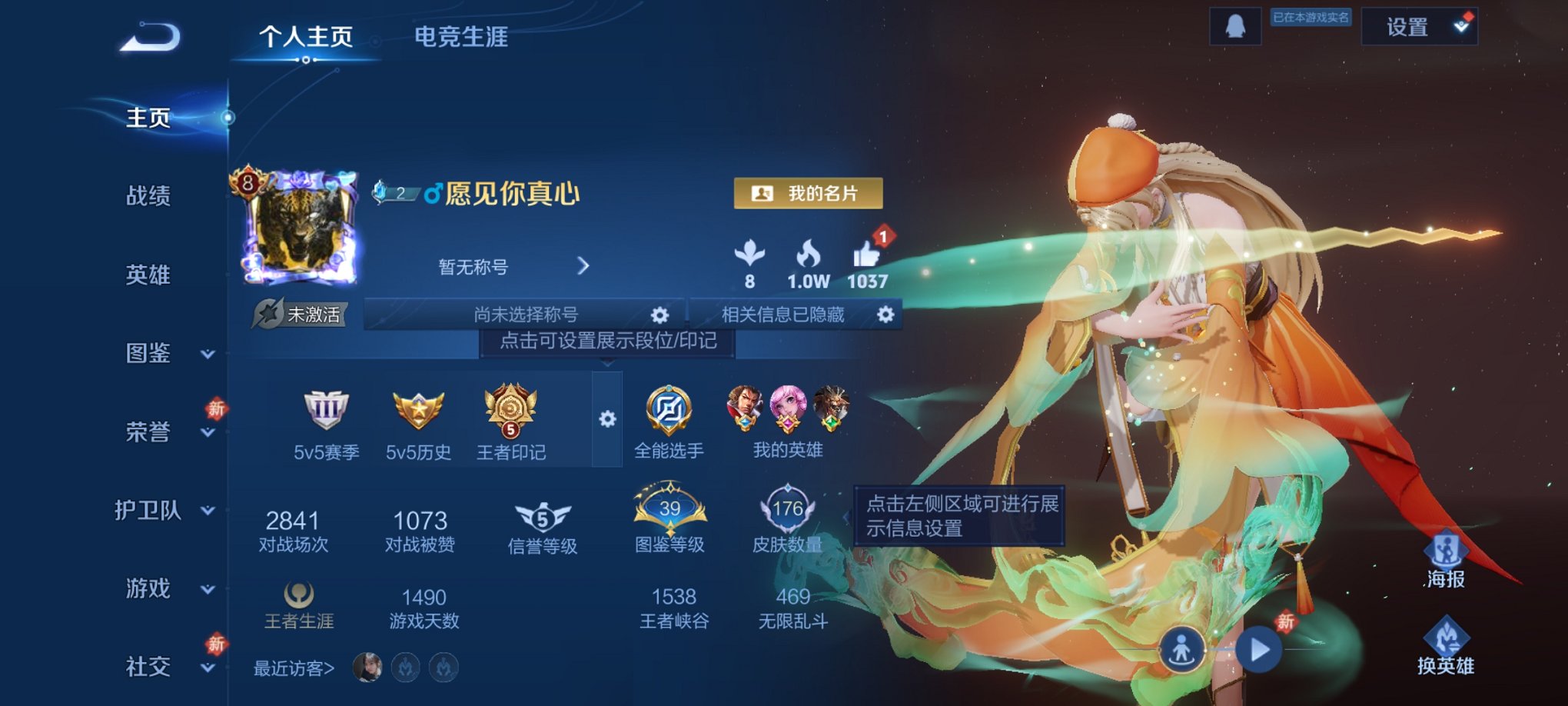Click the 我的名片 card button

tap(808, 194)
